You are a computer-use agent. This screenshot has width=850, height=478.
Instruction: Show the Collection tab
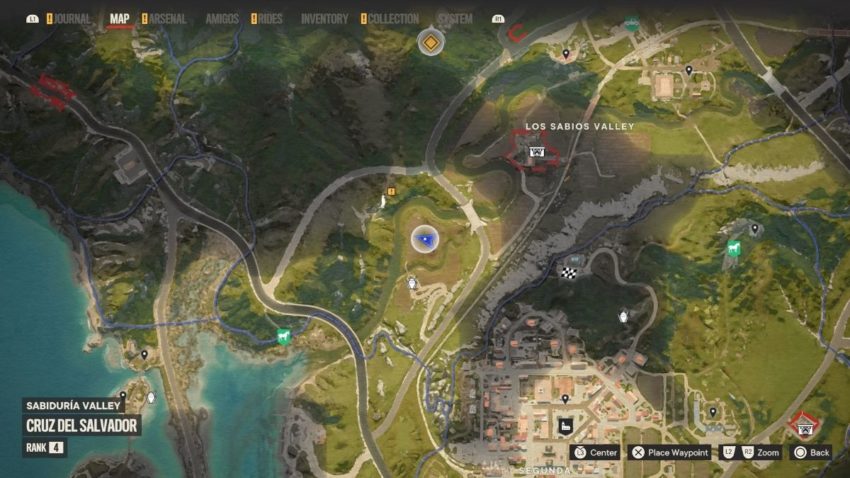pyautogui.click(x=393, y=19)
